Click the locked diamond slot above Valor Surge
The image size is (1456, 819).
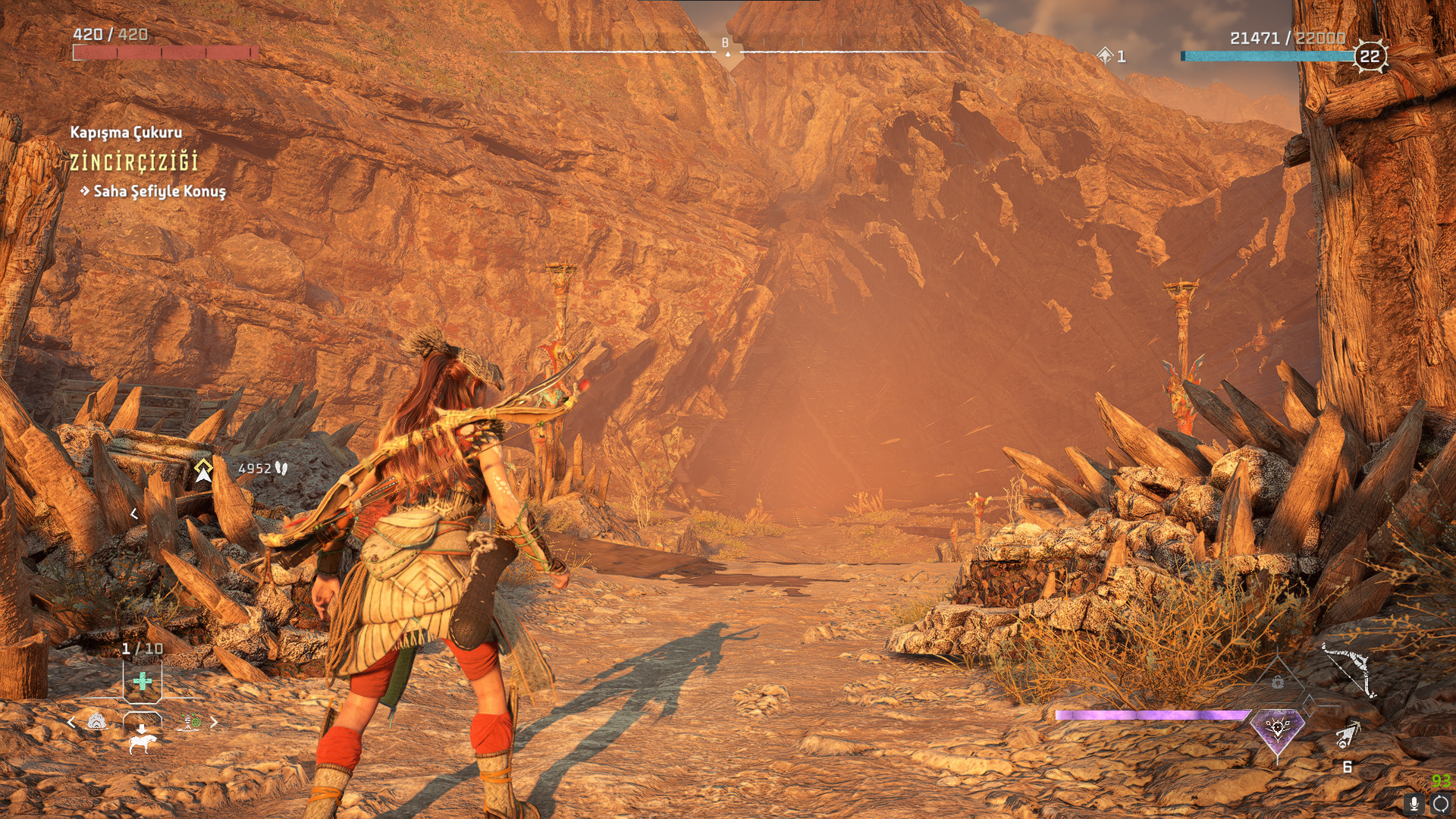[x=1278, y=682]
